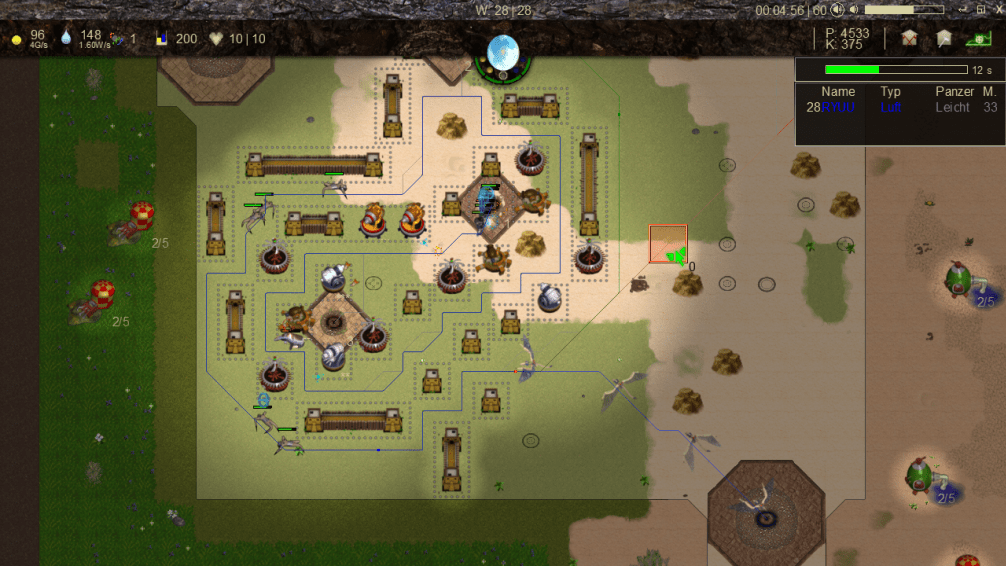Screen dimensions: 1006x566
Task: Mute the small sound effects speaker
Action: click(854, 10)
